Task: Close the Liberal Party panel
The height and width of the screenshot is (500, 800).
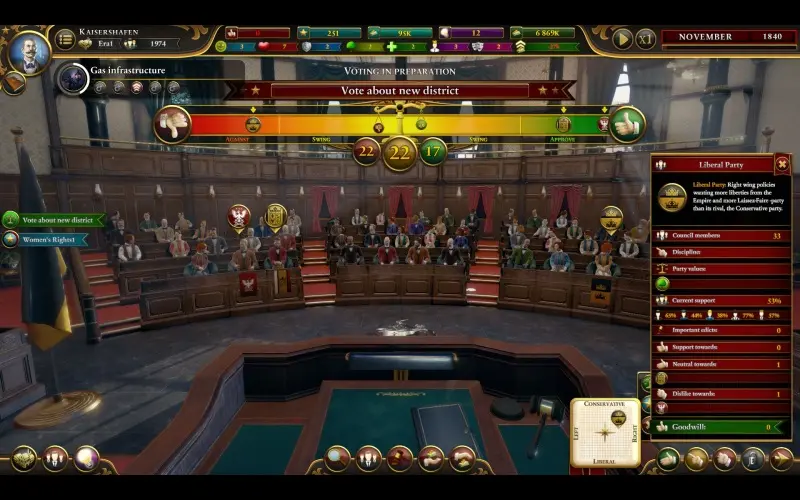Action: pyautogui.click(x=782, y=164)
